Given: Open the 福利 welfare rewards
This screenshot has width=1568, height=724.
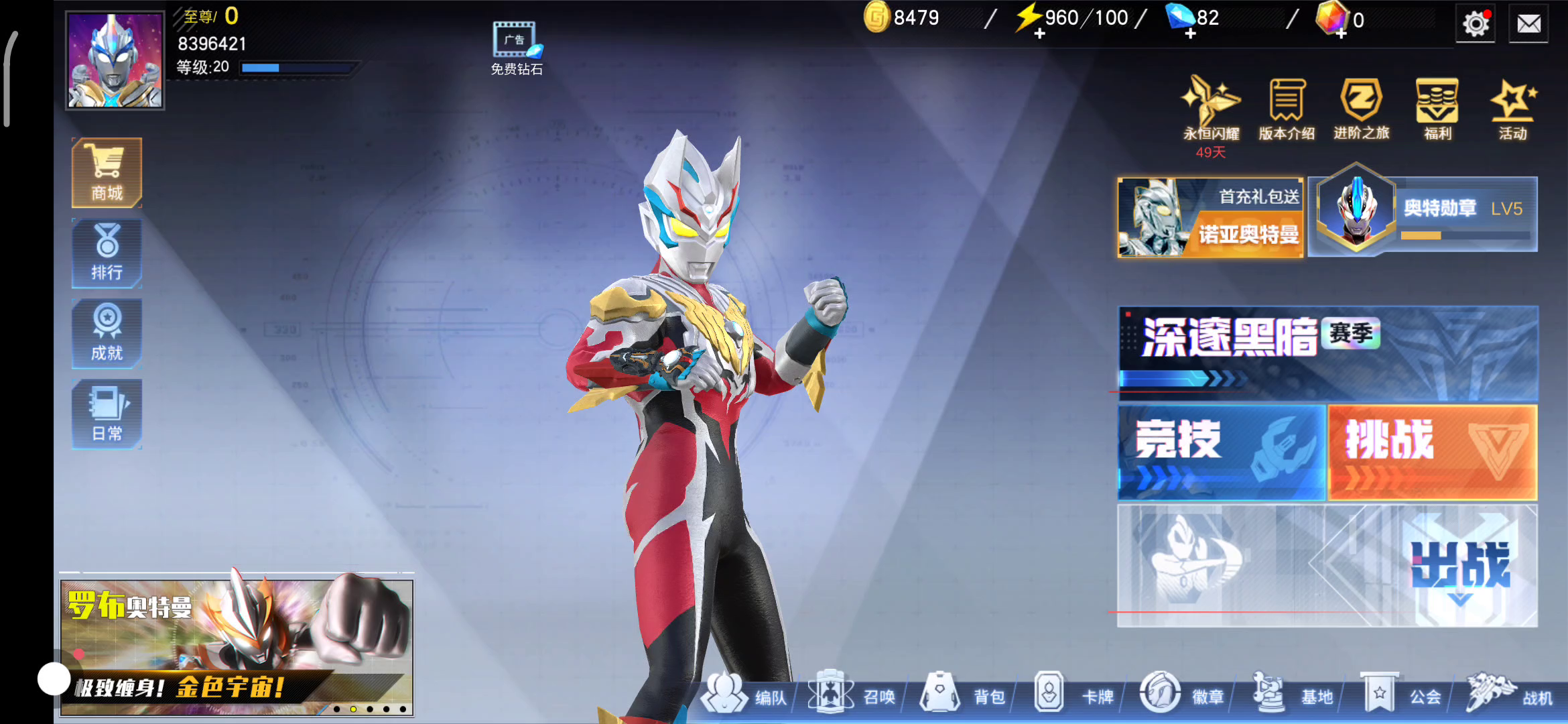Looking at the screenshot, I should point(1437,107).
